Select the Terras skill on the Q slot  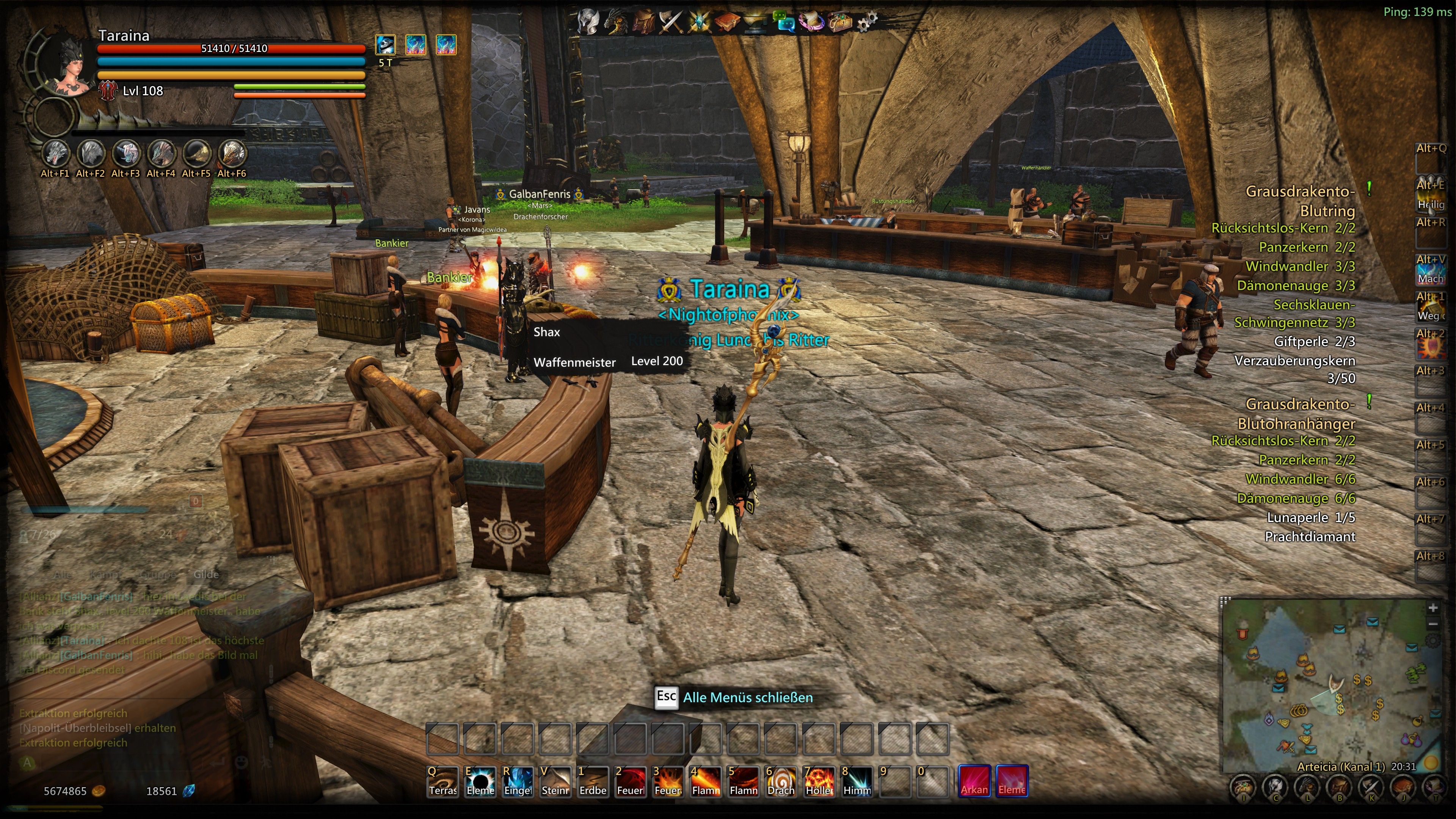pos(442,781)
